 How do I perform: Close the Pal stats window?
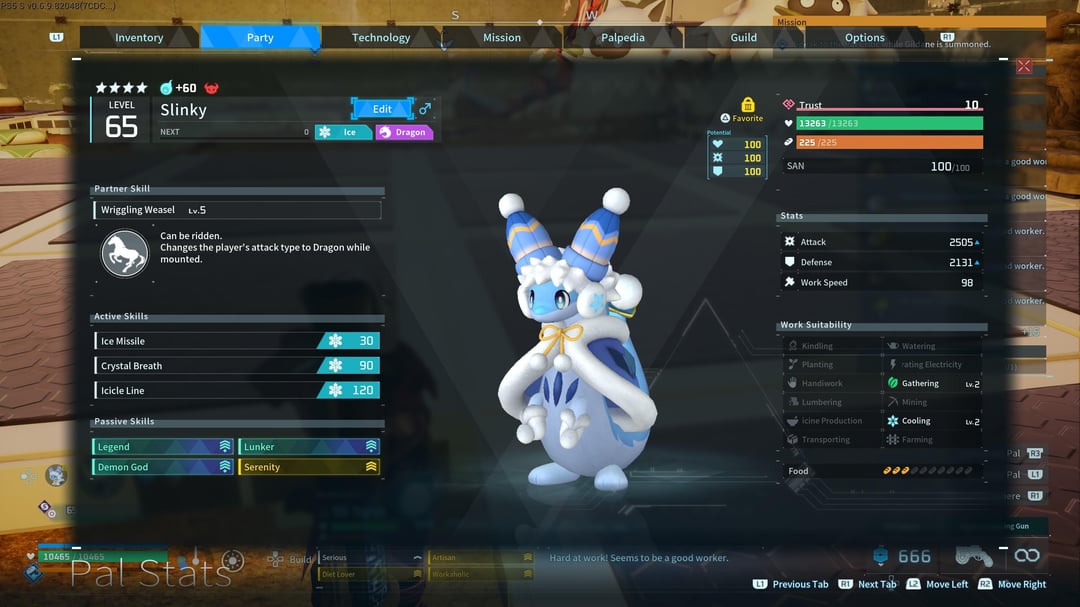click(1024, 66)
